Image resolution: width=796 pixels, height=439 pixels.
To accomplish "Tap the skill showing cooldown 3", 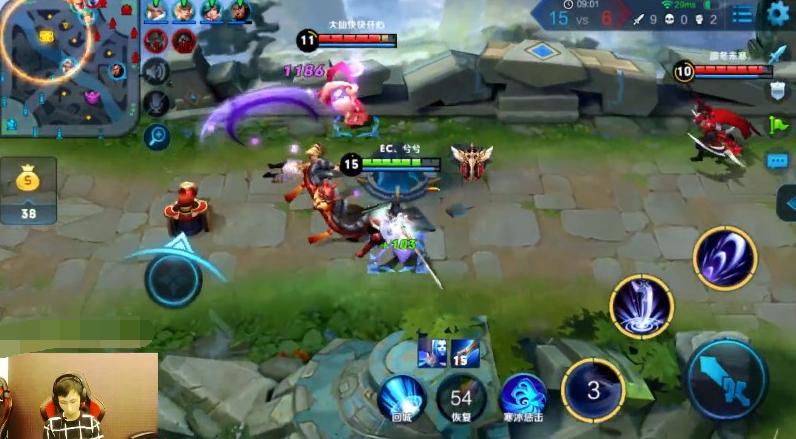I will [592, 387].
